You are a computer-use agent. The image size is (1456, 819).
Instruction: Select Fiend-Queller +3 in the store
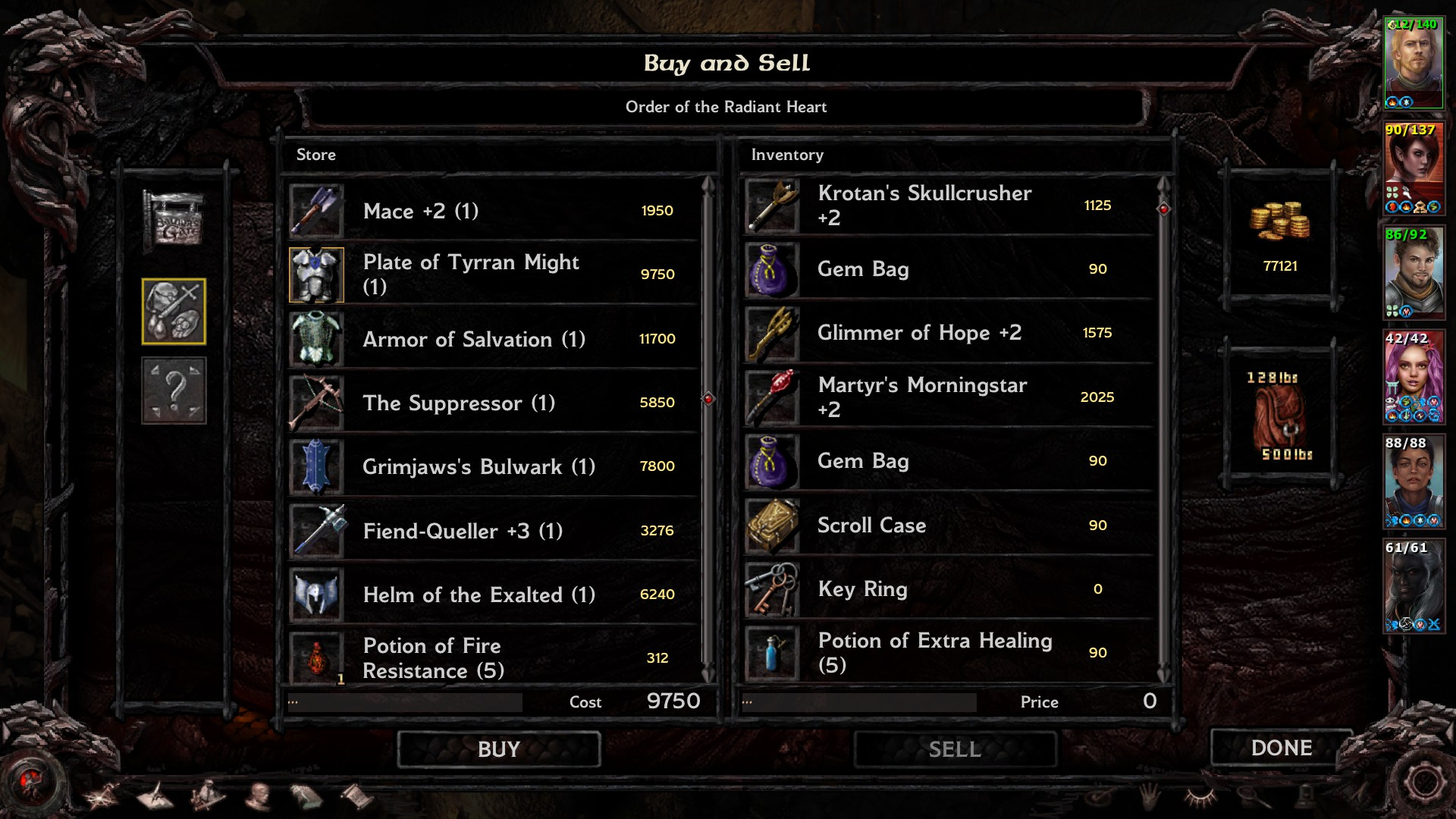493,531
